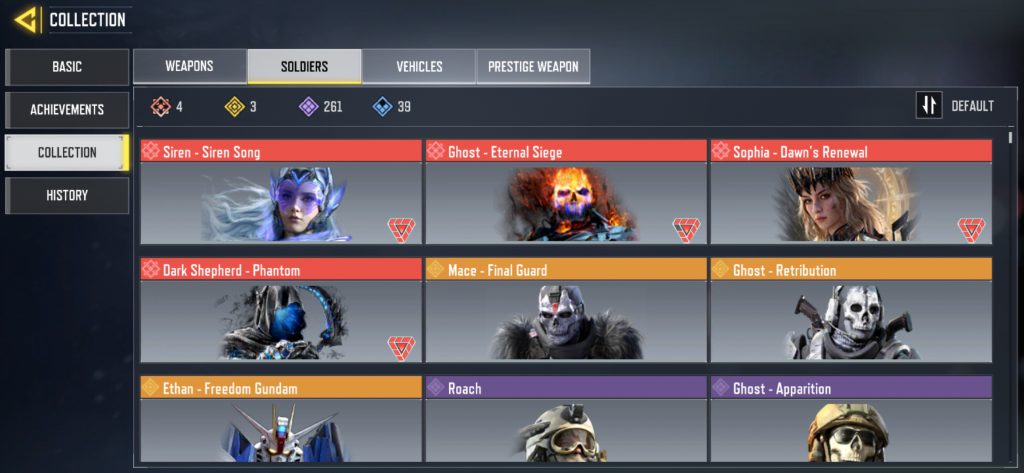This screenshot has height=473, width=1024.
Task: Go back using the yellow arrow
Action: click(x=27, y=19)
